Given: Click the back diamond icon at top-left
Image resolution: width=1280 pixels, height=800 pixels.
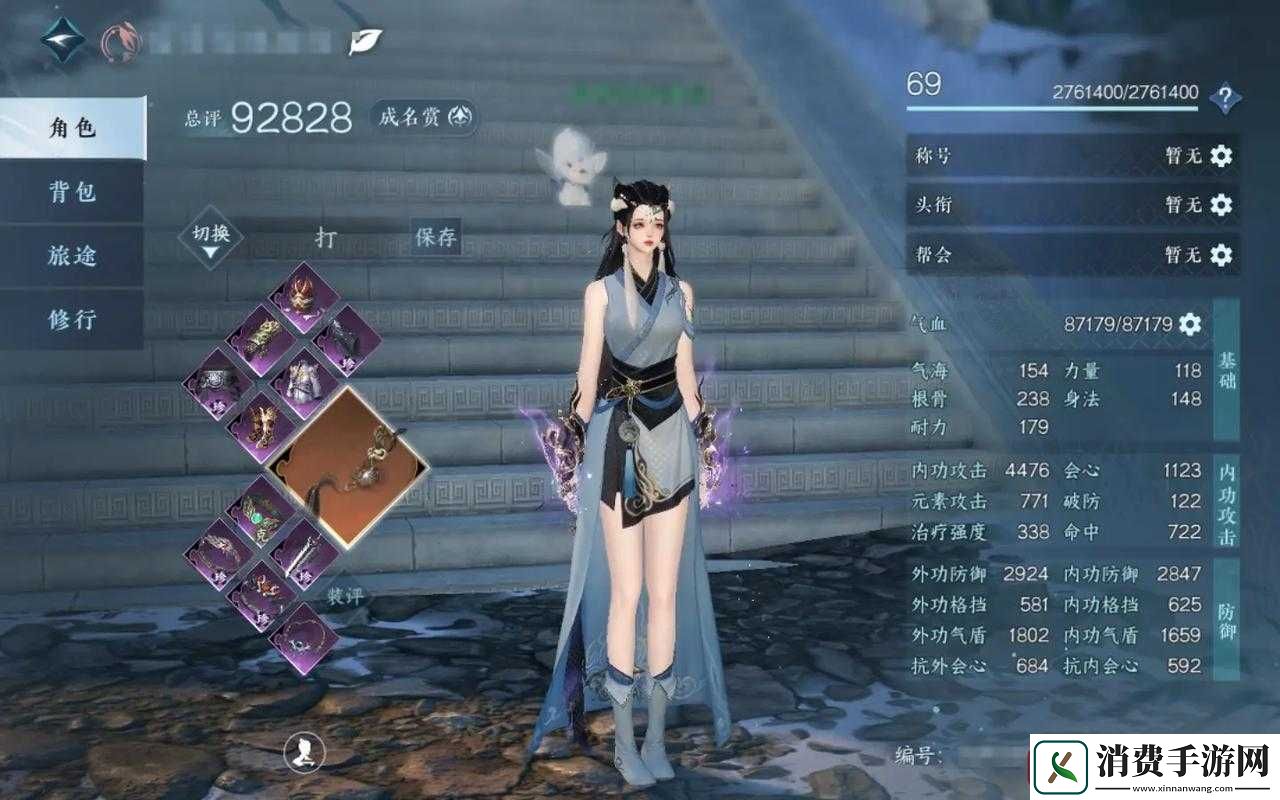Looking at the screenshot, I should (62, 39).
